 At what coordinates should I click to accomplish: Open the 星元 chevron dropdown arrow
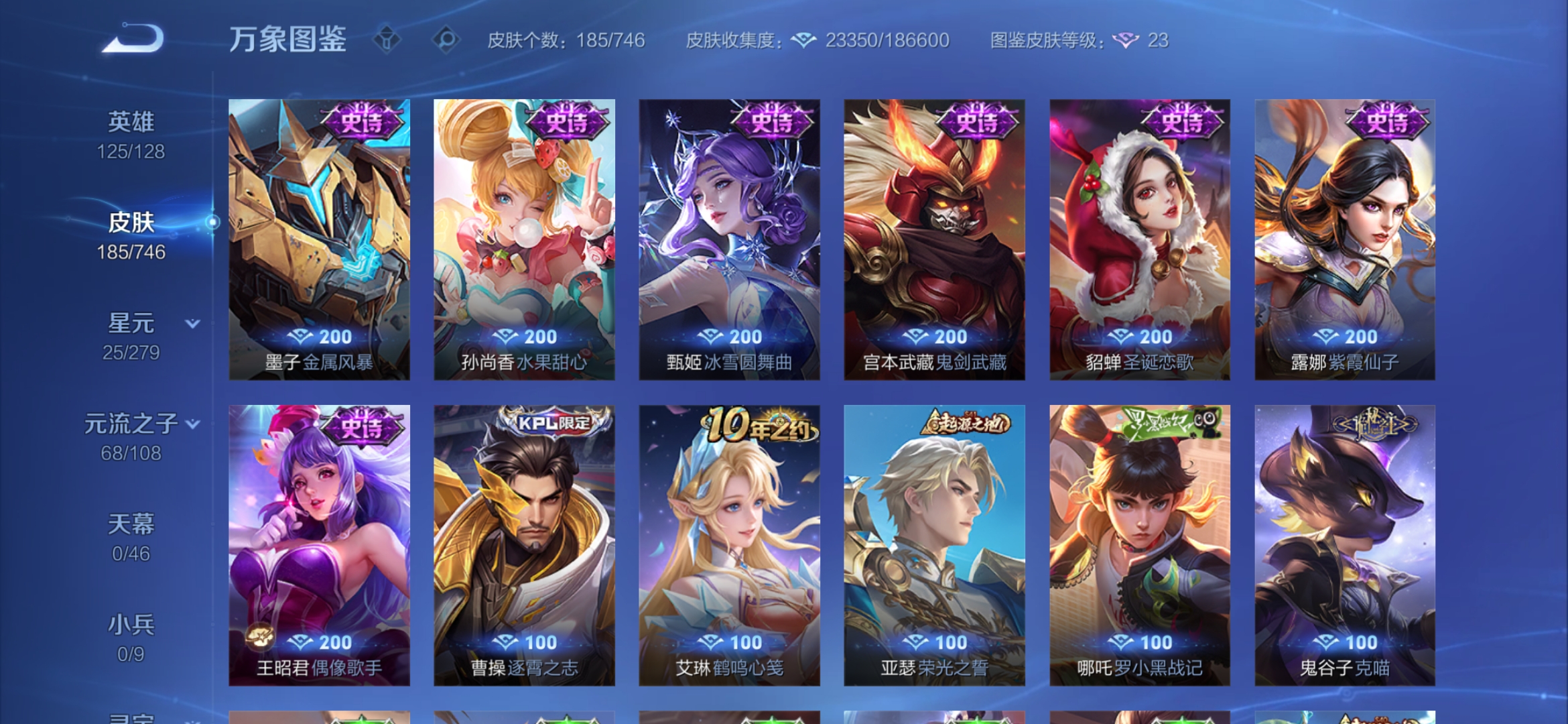(192, 324)
